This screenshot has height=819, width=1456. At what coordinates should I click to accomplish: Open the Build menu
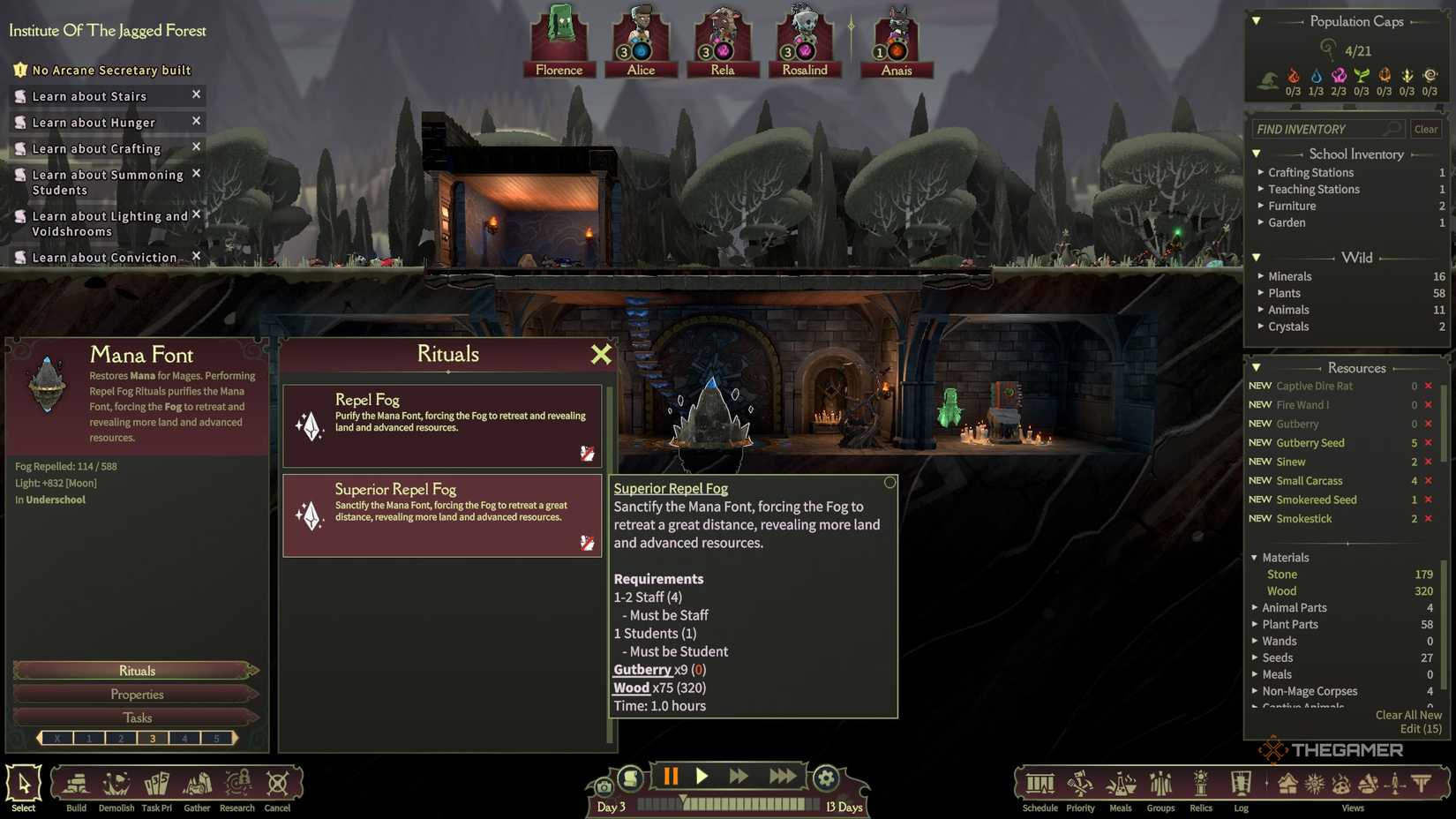point(77,787)
